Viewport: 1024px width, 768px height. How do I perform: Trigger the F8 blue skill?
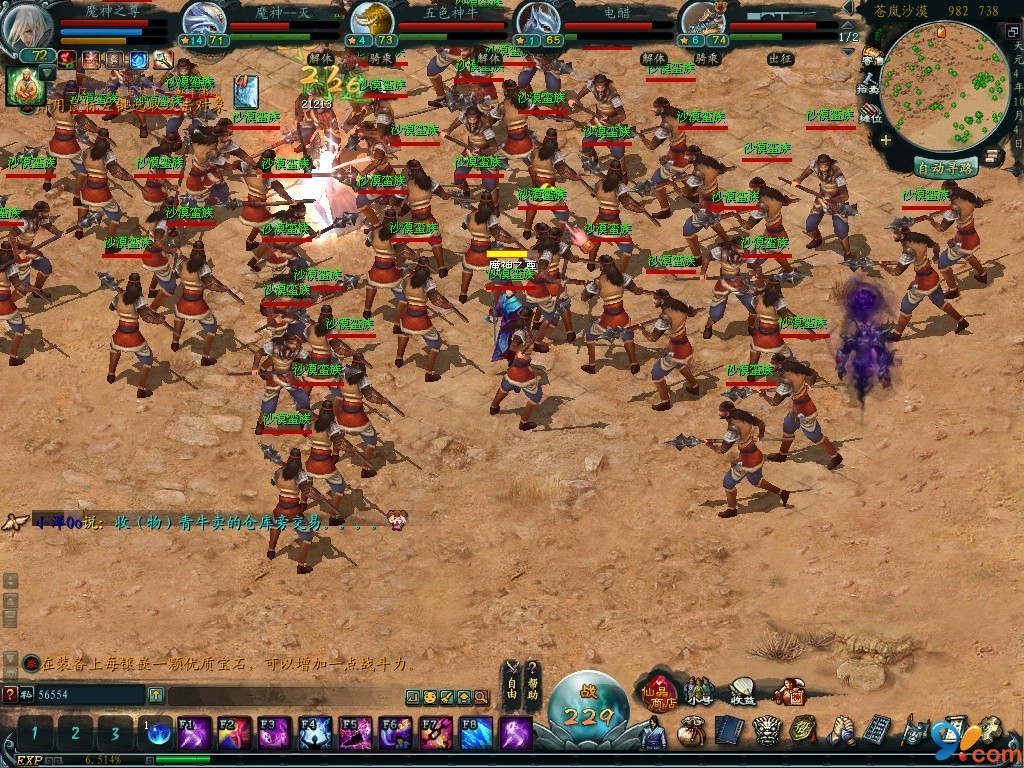(x=476, y=733)
